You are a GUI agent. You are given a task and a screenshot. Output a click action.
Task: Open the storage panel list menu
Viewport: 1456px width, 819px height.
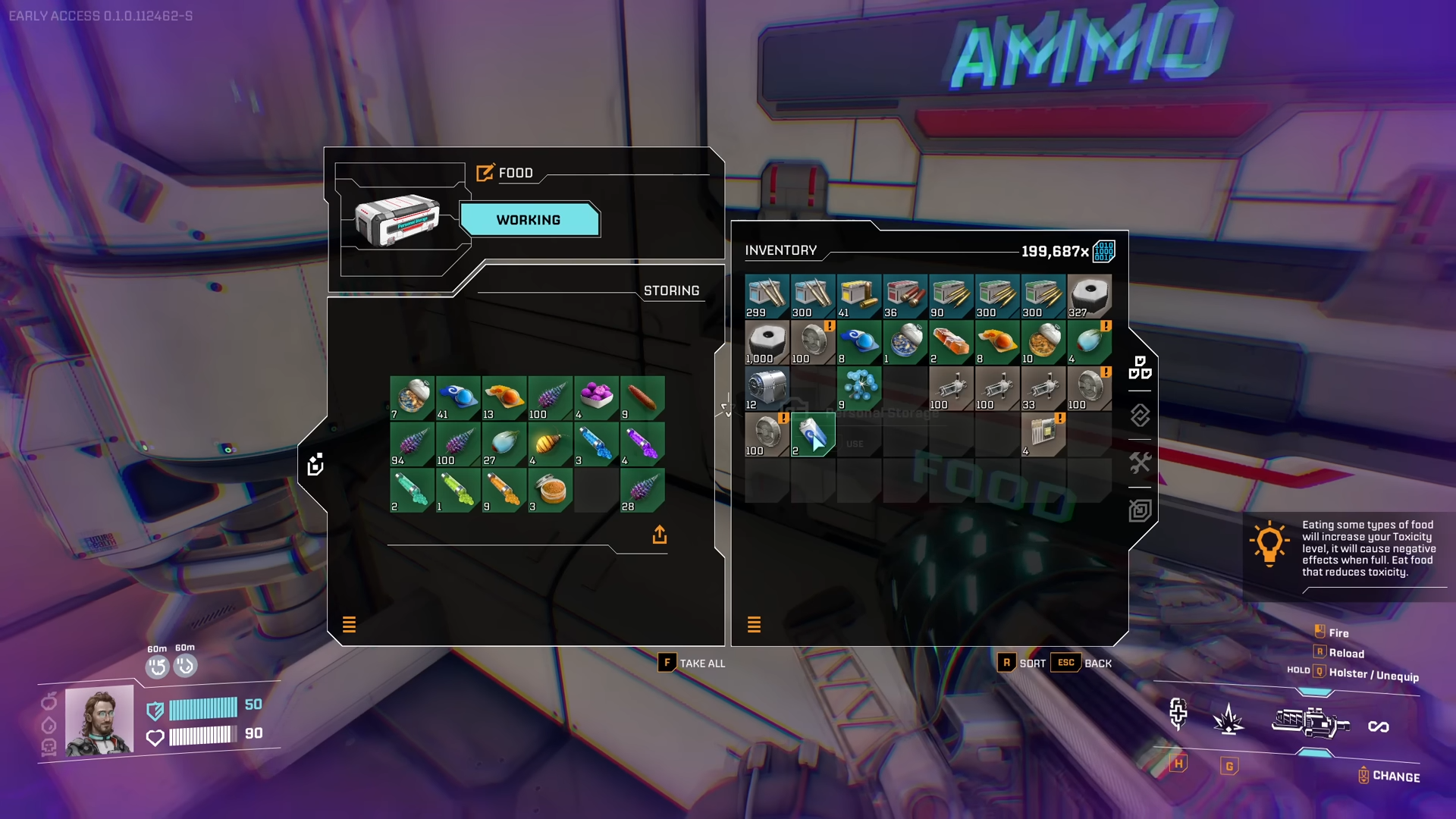(x=349, y=624)
